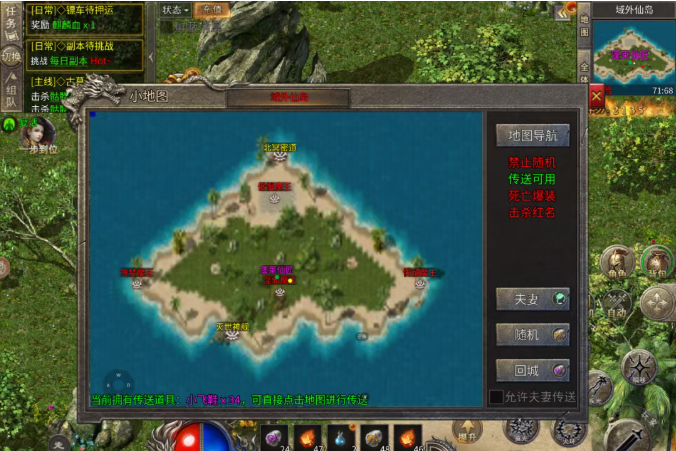Image resolution: width=676 pixels, height=451 pixels.
Task: Collapse the quest tracker with the arrow
Action: (x=150, y=57)
